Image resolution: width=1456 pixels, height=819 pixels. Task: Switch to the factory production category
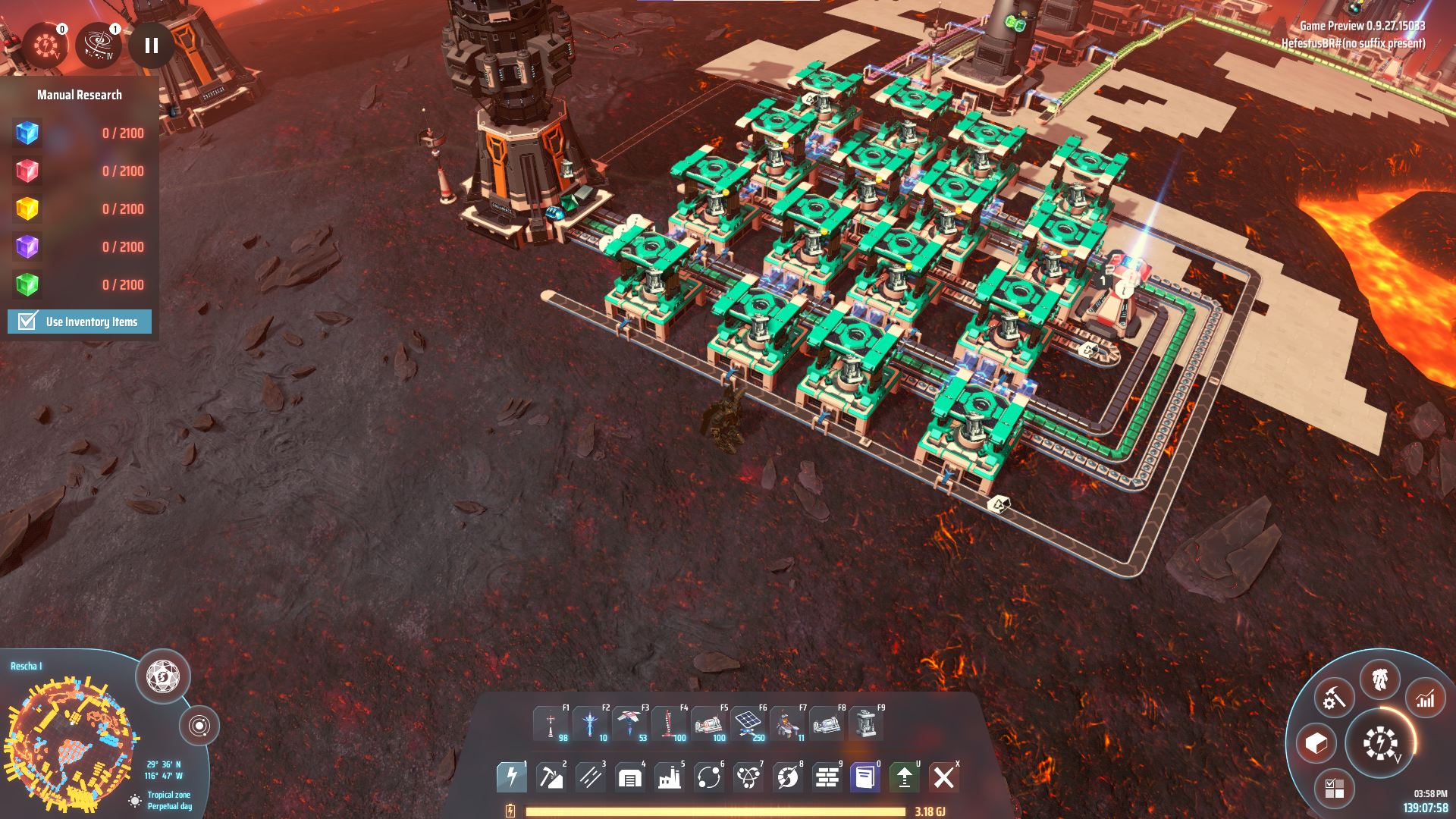pyautogui.click(x=670, y=777)
